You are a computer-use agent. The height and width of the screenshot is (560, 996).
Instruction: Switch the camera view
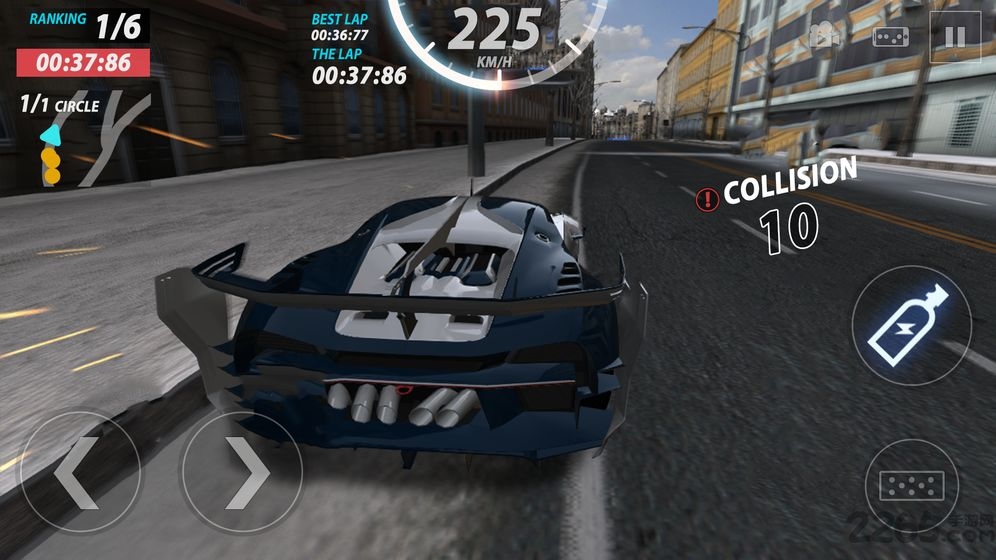click(825, 38)
